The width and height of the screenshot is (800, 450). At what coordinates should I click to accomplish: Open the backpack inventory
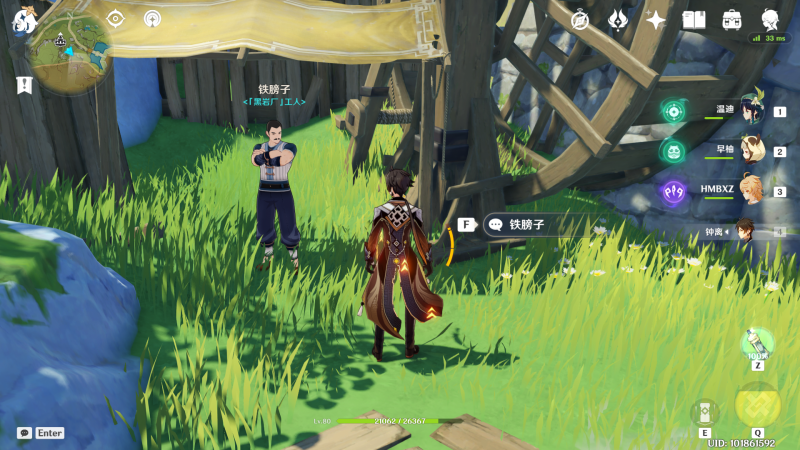[732, 19]
